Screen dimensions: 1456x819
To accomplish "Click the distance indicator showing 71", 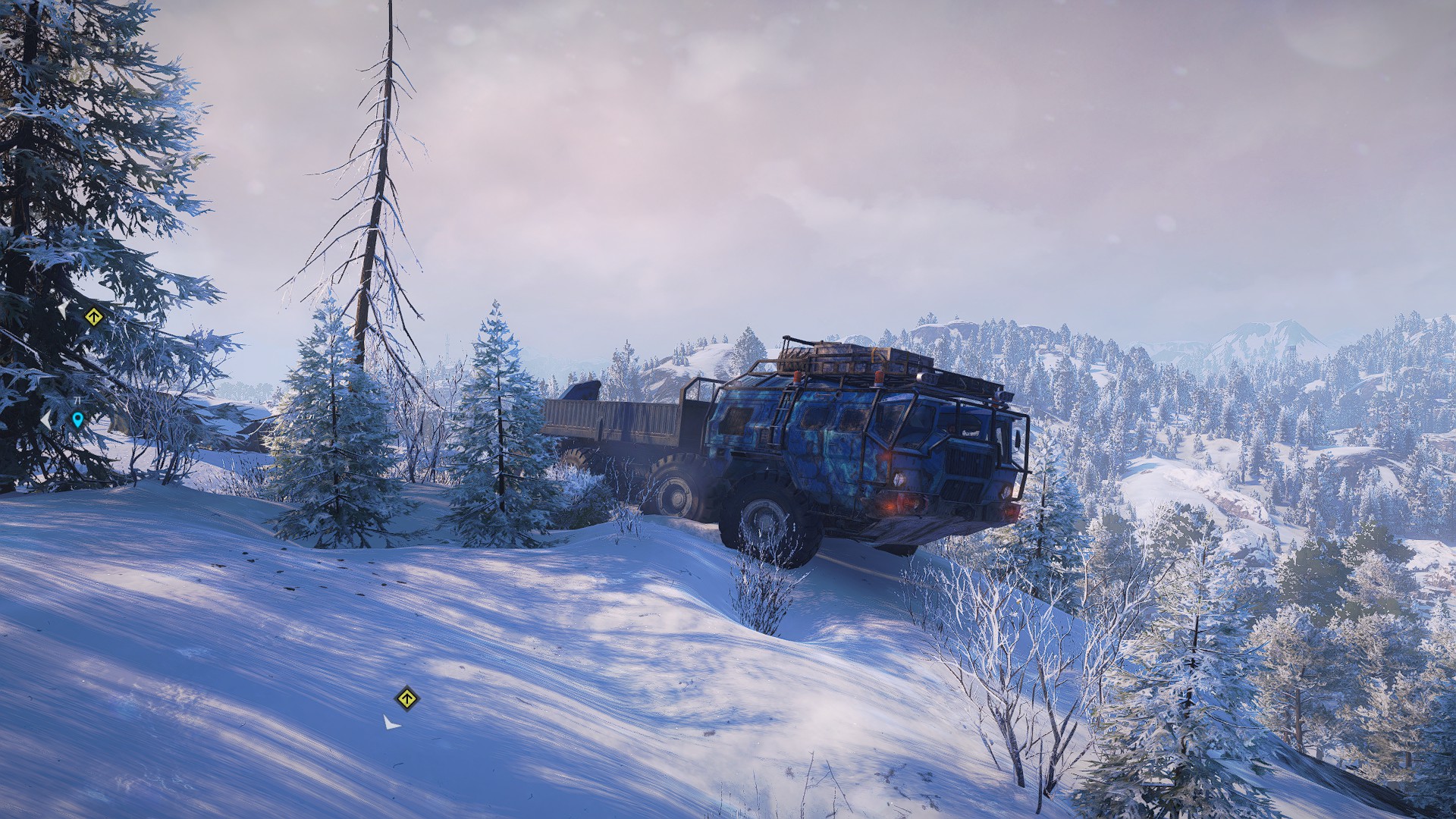I will click(x=77, y=400).
